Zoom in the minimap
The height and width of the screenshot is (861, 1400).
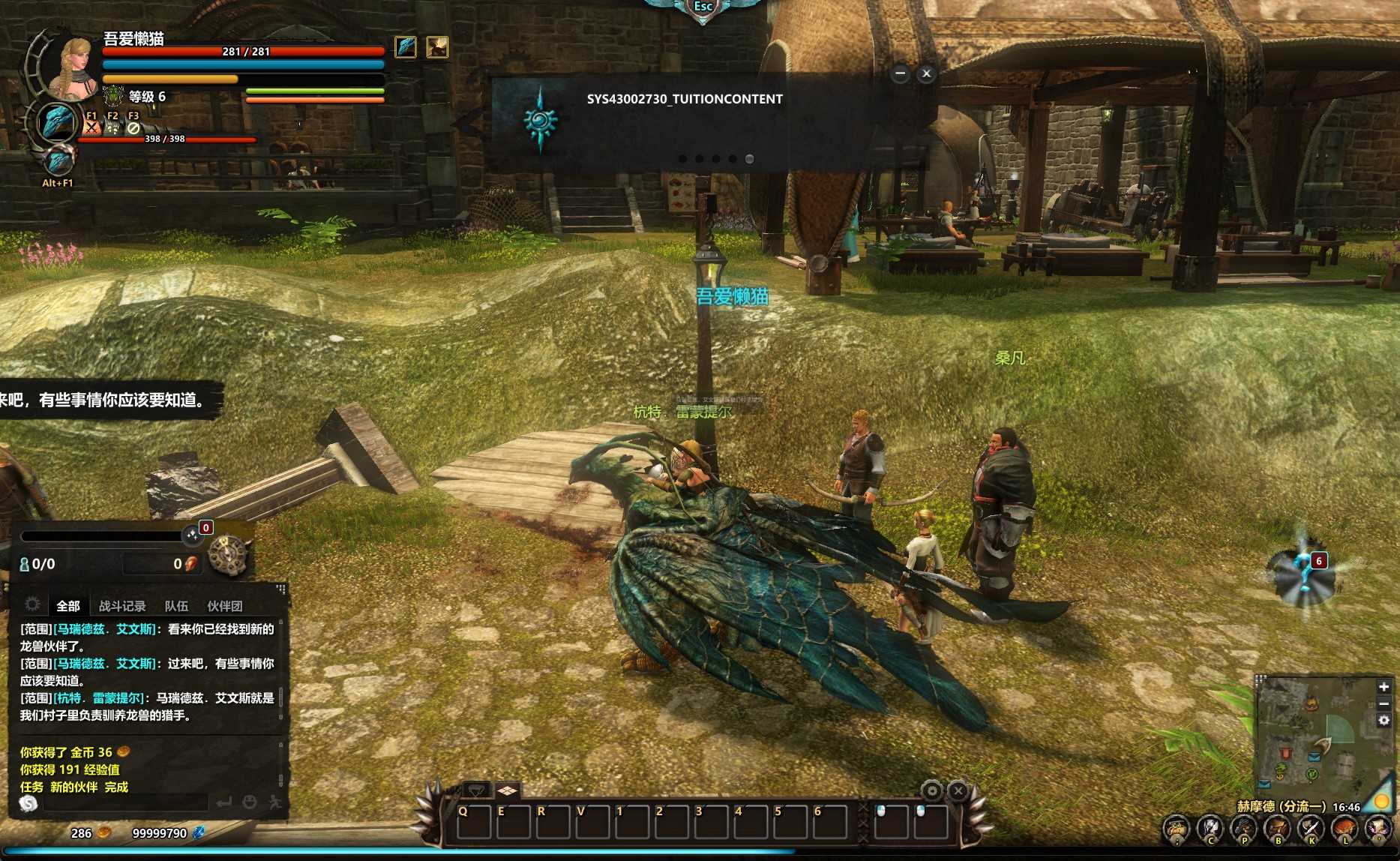[1384, 687]
